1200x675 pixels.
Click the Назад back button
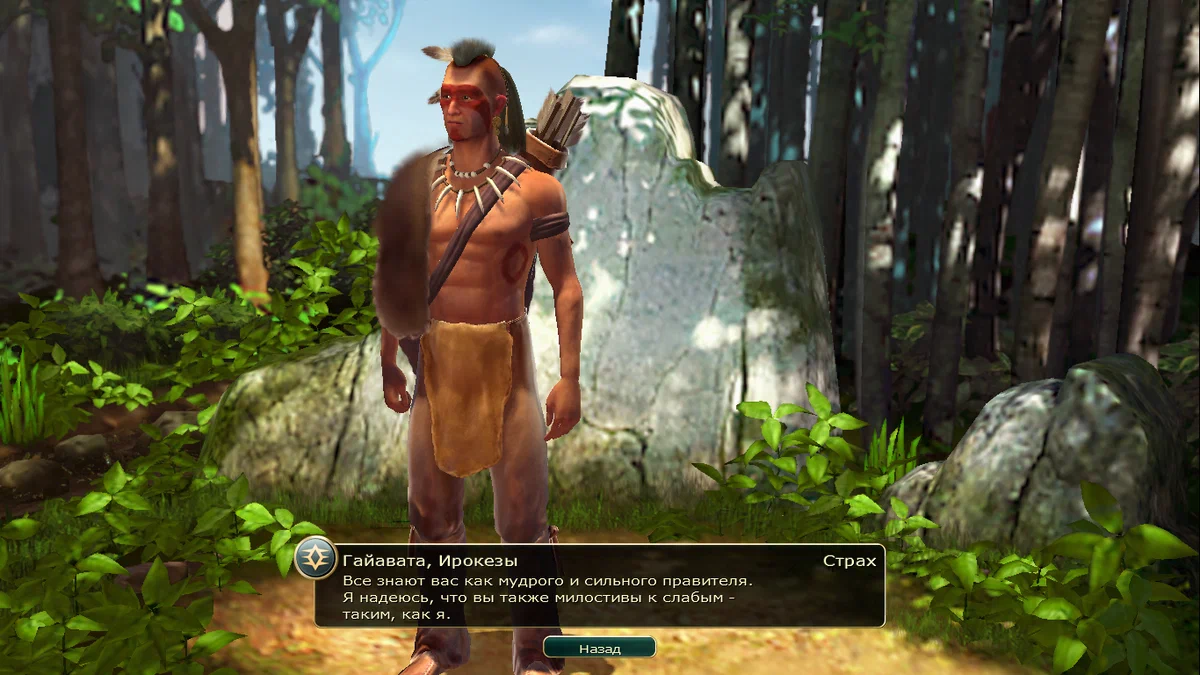(599, 648)
